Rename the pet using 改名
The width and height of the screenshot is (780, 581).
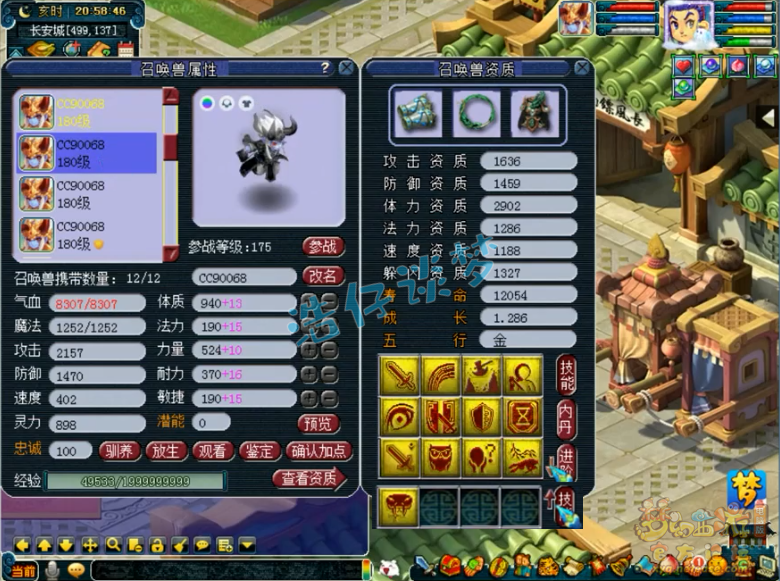[323, 276]
